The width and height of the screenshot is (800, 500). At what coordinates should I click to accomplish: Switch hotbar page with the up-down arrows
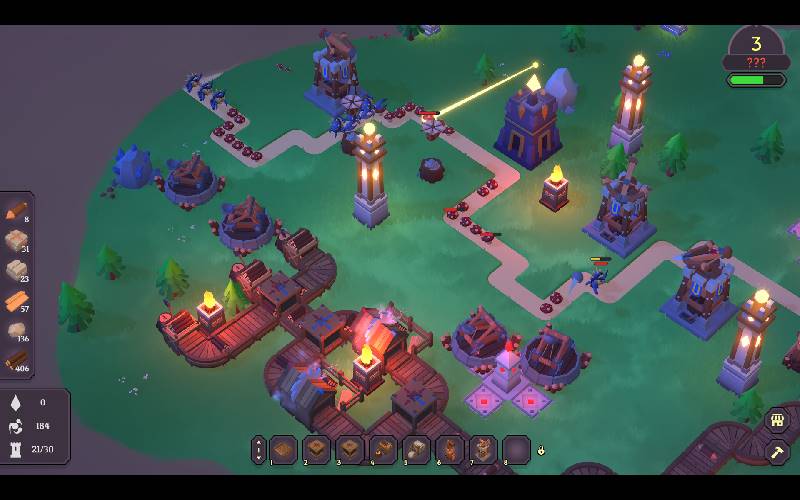(x=258, y=450)
